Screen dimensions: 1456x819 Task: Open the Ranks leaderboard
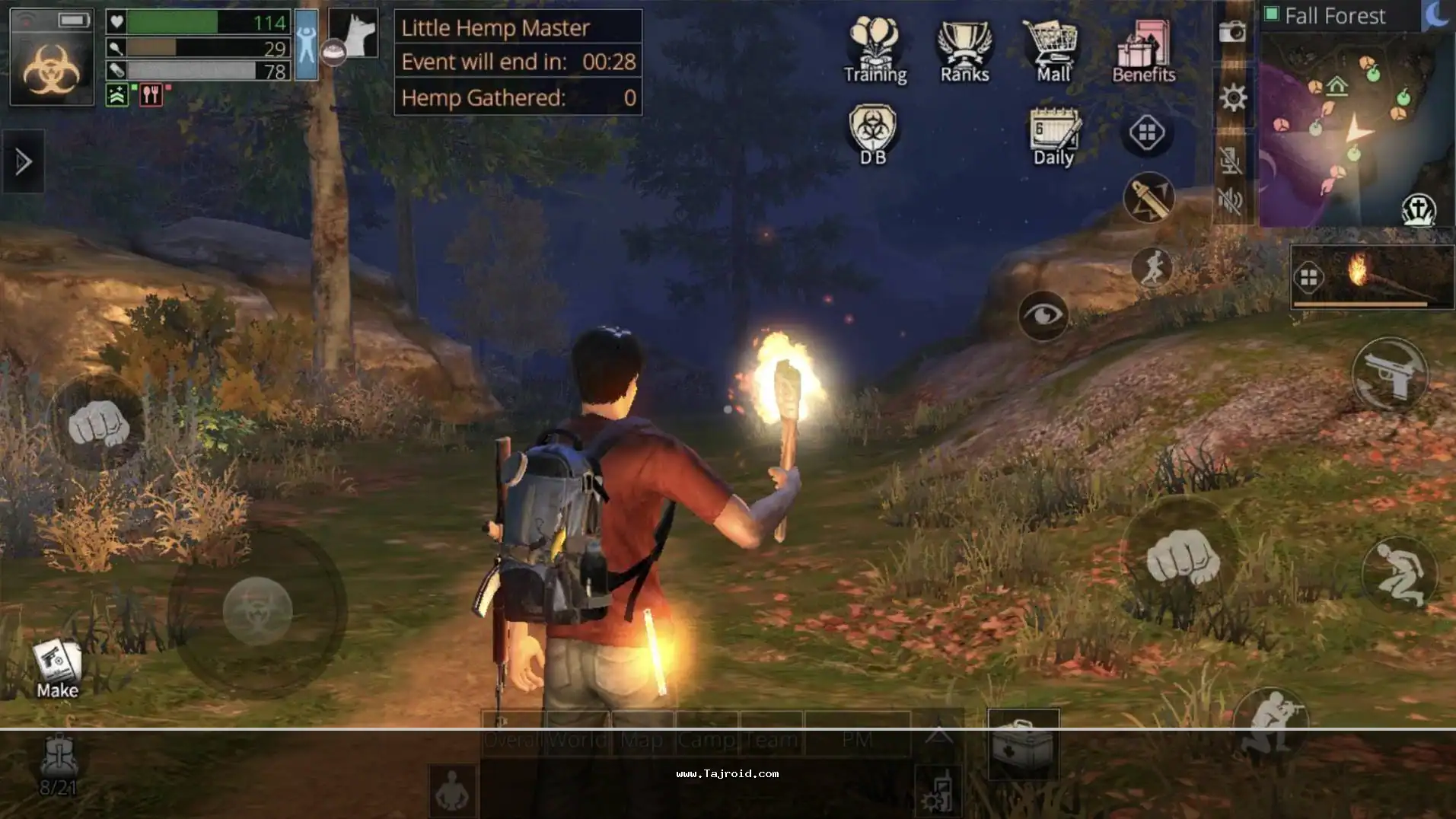(964, 50)
